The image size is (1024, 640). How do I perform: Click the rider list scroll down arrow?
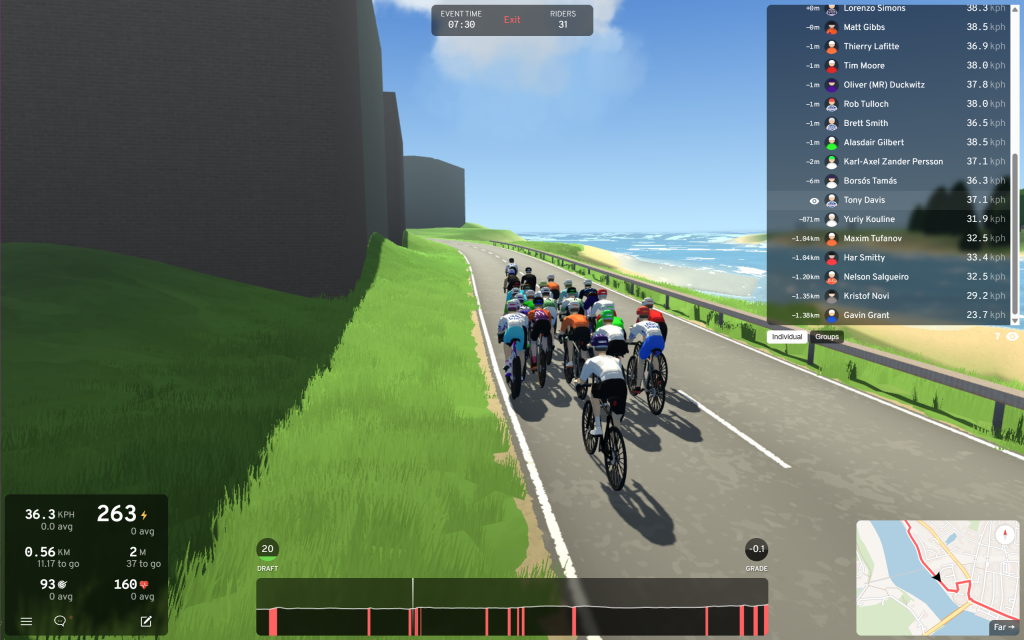pyautogui.click(x=1015, y=320)
